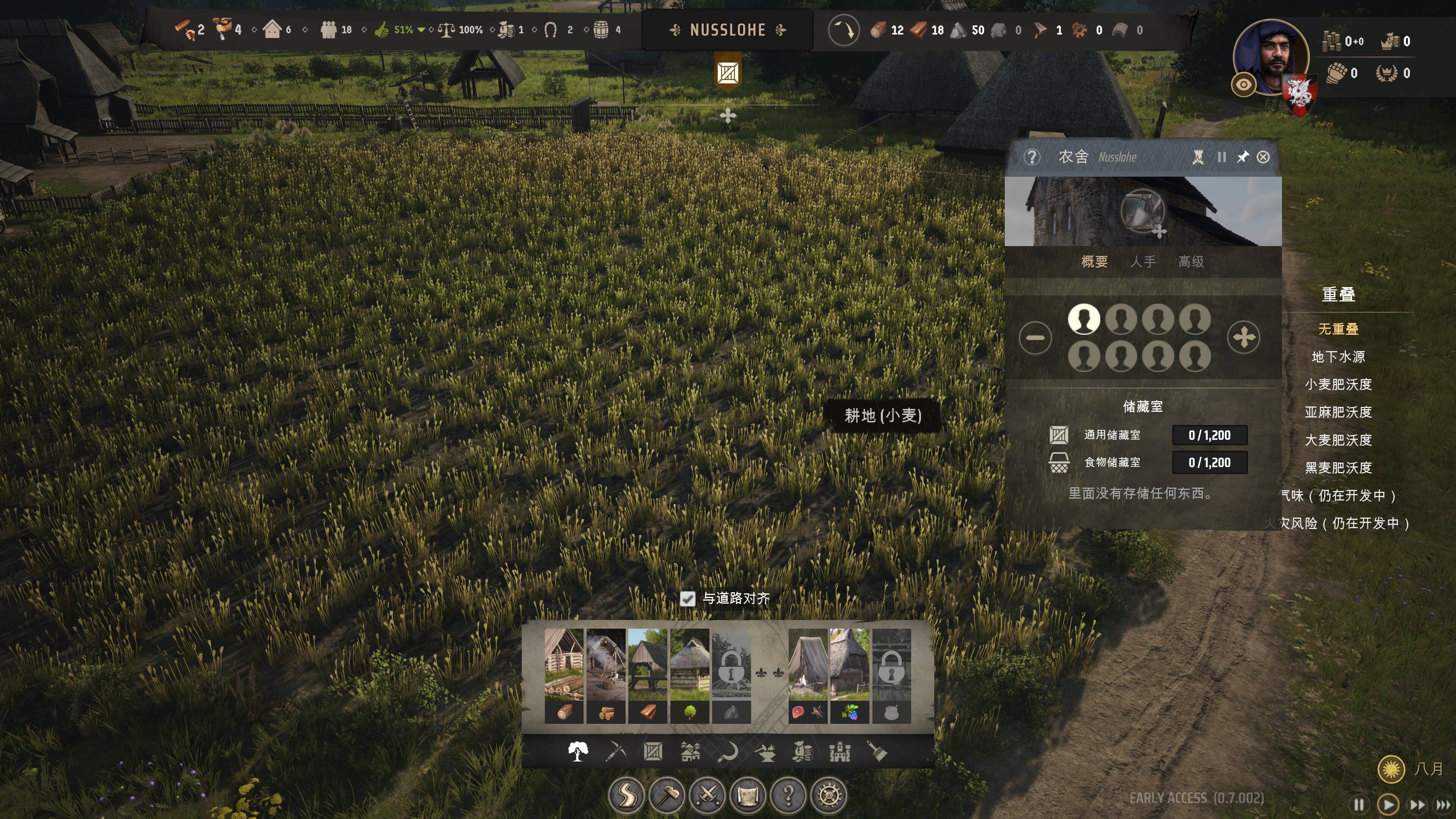Pause the game speed
This screenshot has height=819, width=1456.
pyautogui.click(x=1359, y=804)
